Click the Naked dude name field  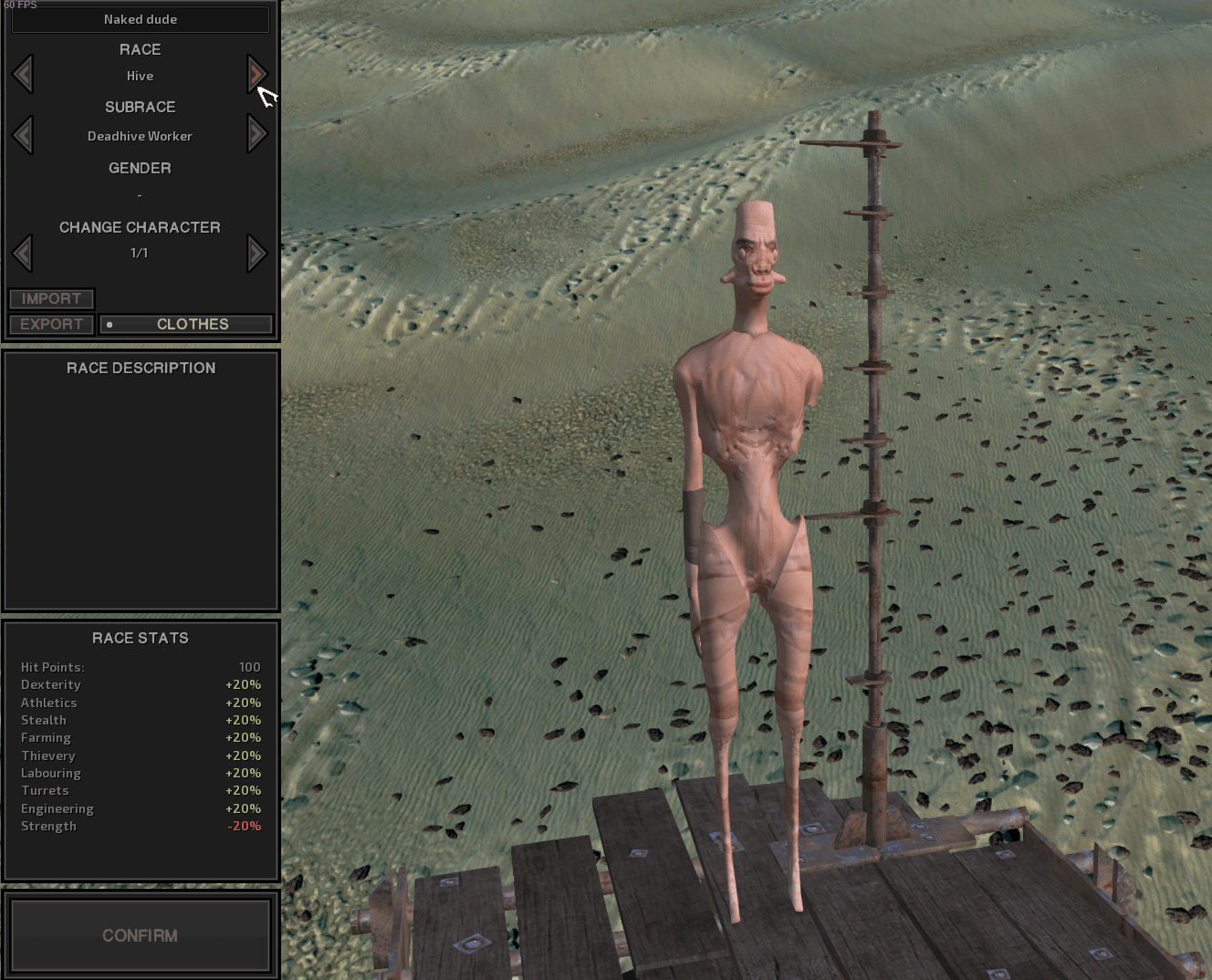point(140,18)
